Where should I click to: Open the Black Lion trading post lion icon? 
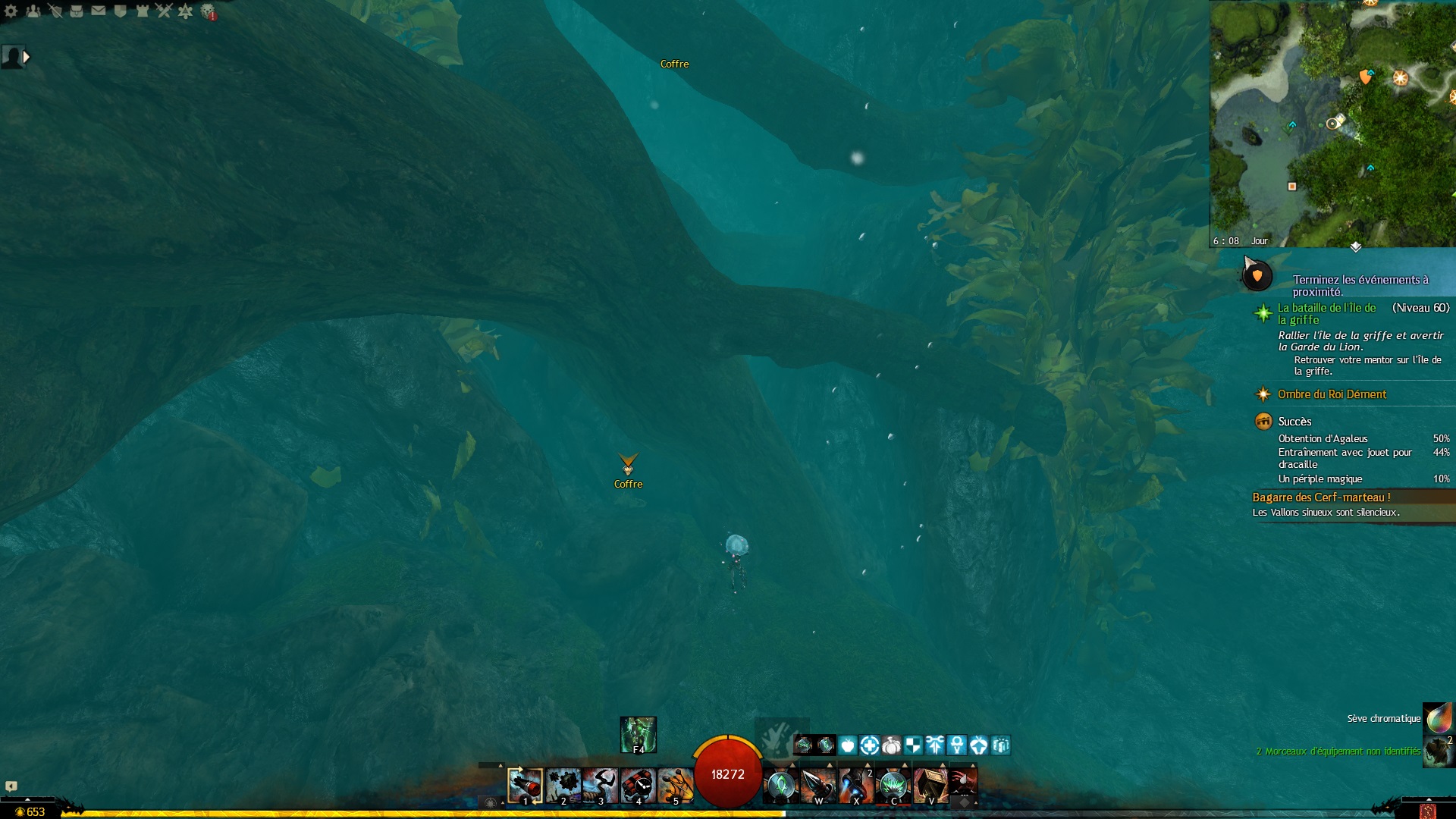click(208, 11)
